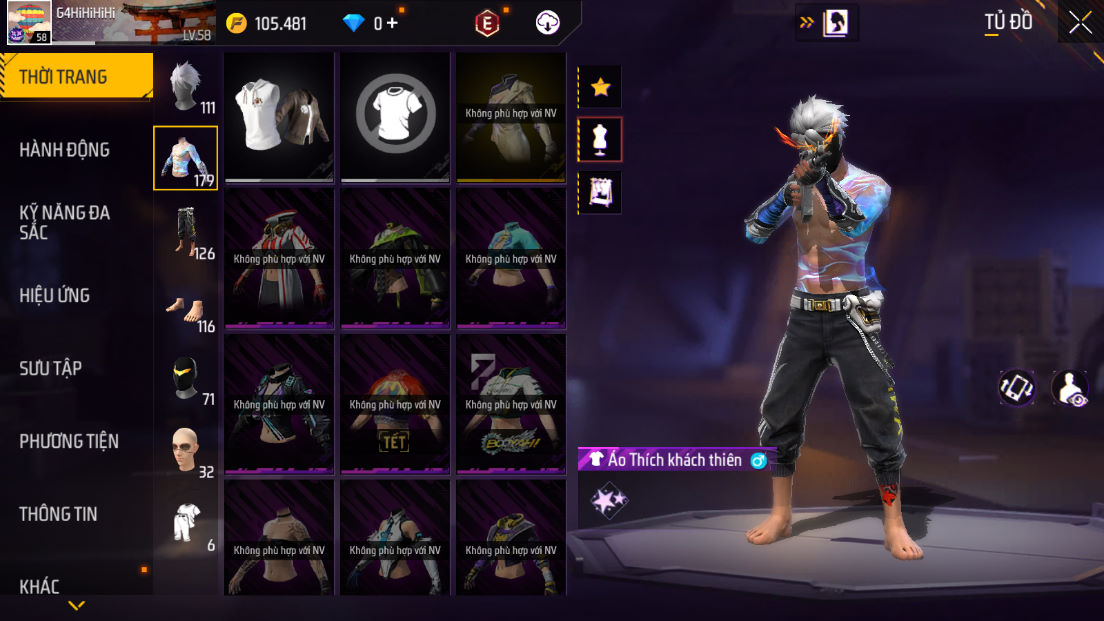The height and width of the screenshot is (621, 1104).
Task: Open the Thông Tin section
Action: pos(60,514)
